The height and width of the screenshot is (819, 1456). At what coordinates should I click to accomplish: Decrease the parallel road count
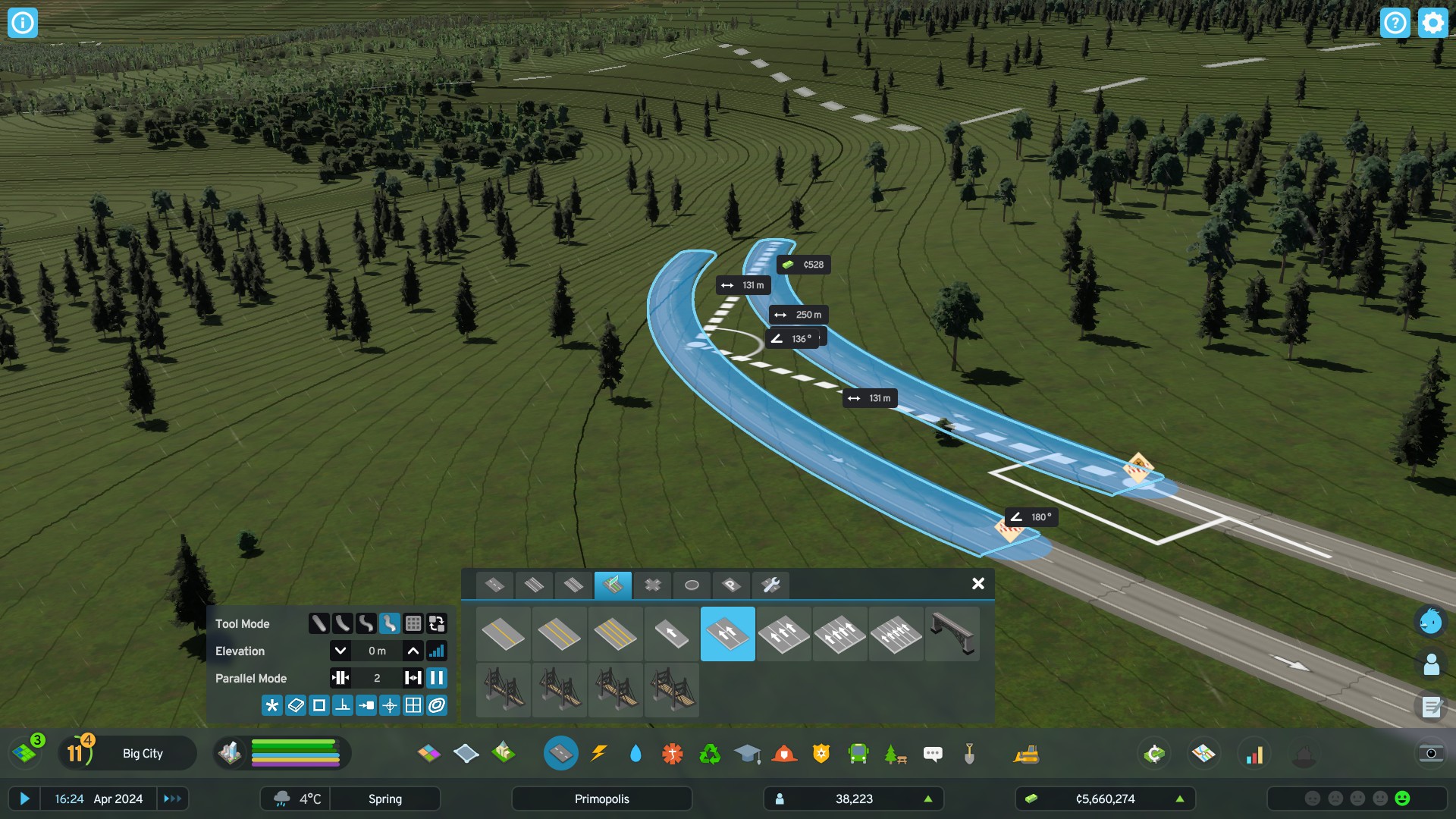(x=341, y=678)
